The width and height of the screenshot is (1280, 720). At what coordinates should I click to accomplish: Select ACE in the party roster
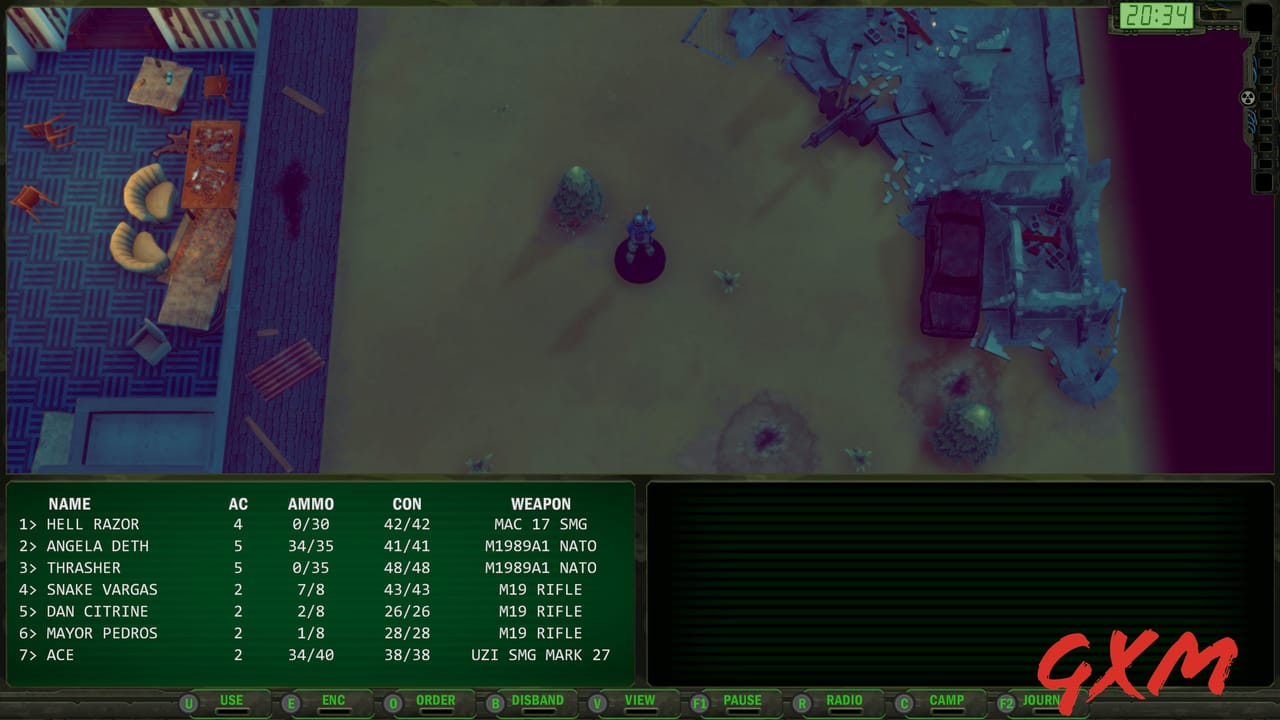click(61, 655)
